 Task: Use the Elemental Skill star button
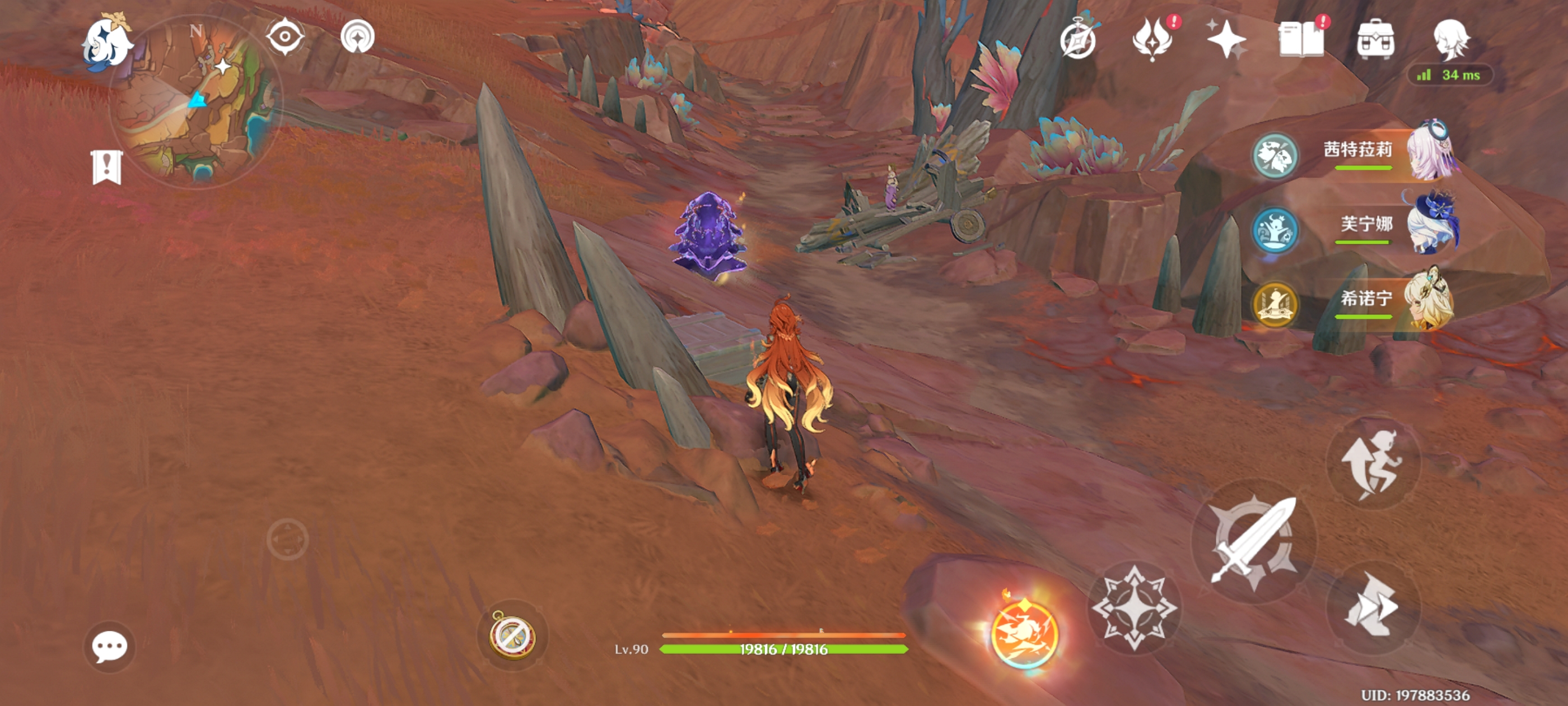[x=1133, y=607]
